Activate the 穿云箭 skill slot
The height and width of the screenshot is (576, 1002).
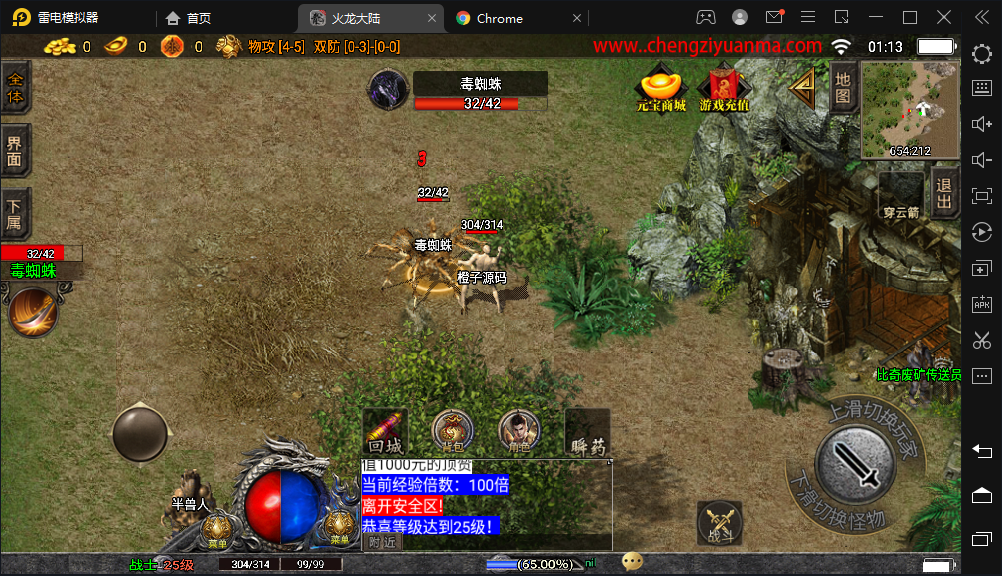[x=901, y=193]
